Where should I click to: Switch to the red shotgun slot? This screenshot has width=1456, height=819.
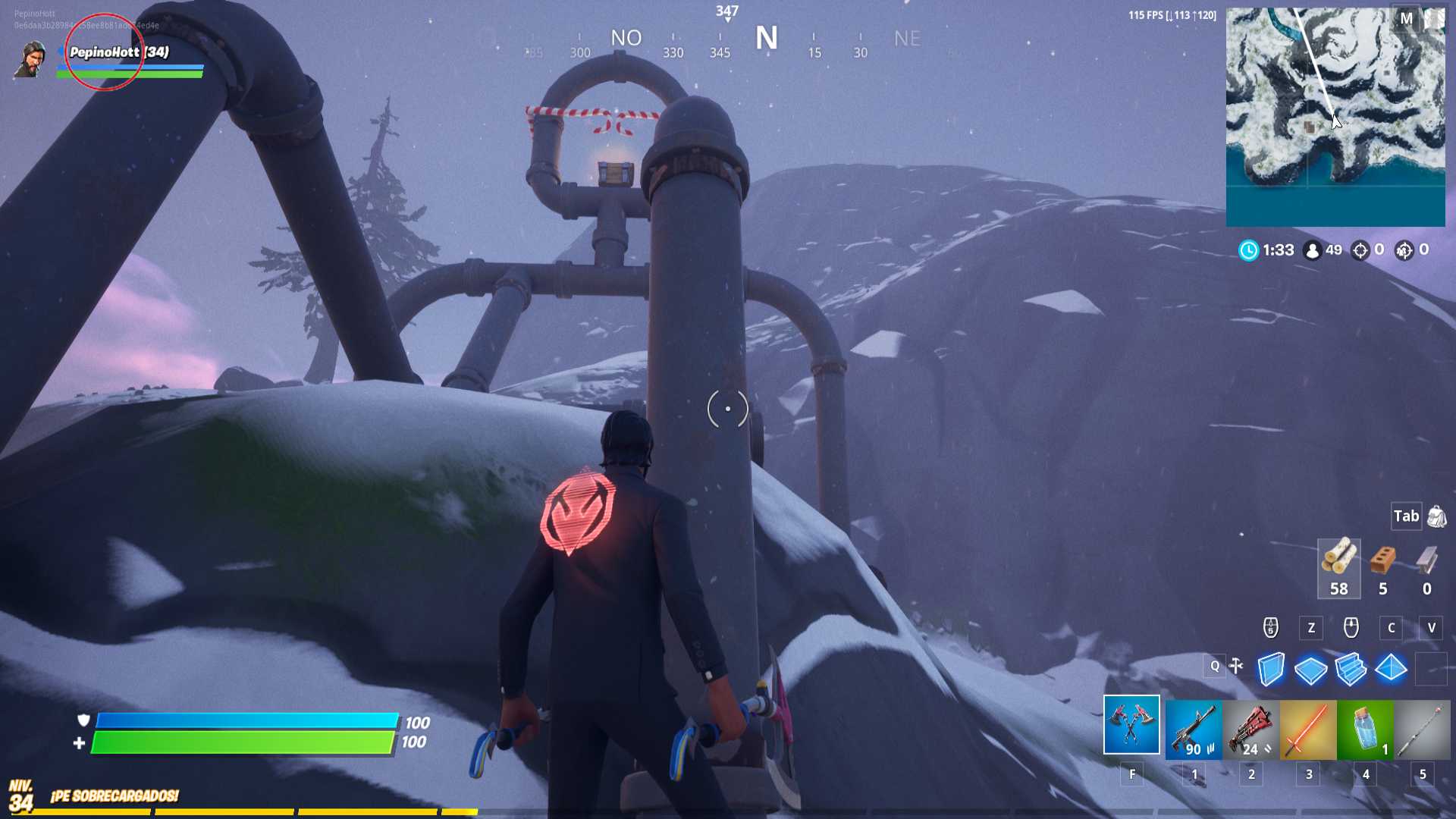click(1250, 730)
